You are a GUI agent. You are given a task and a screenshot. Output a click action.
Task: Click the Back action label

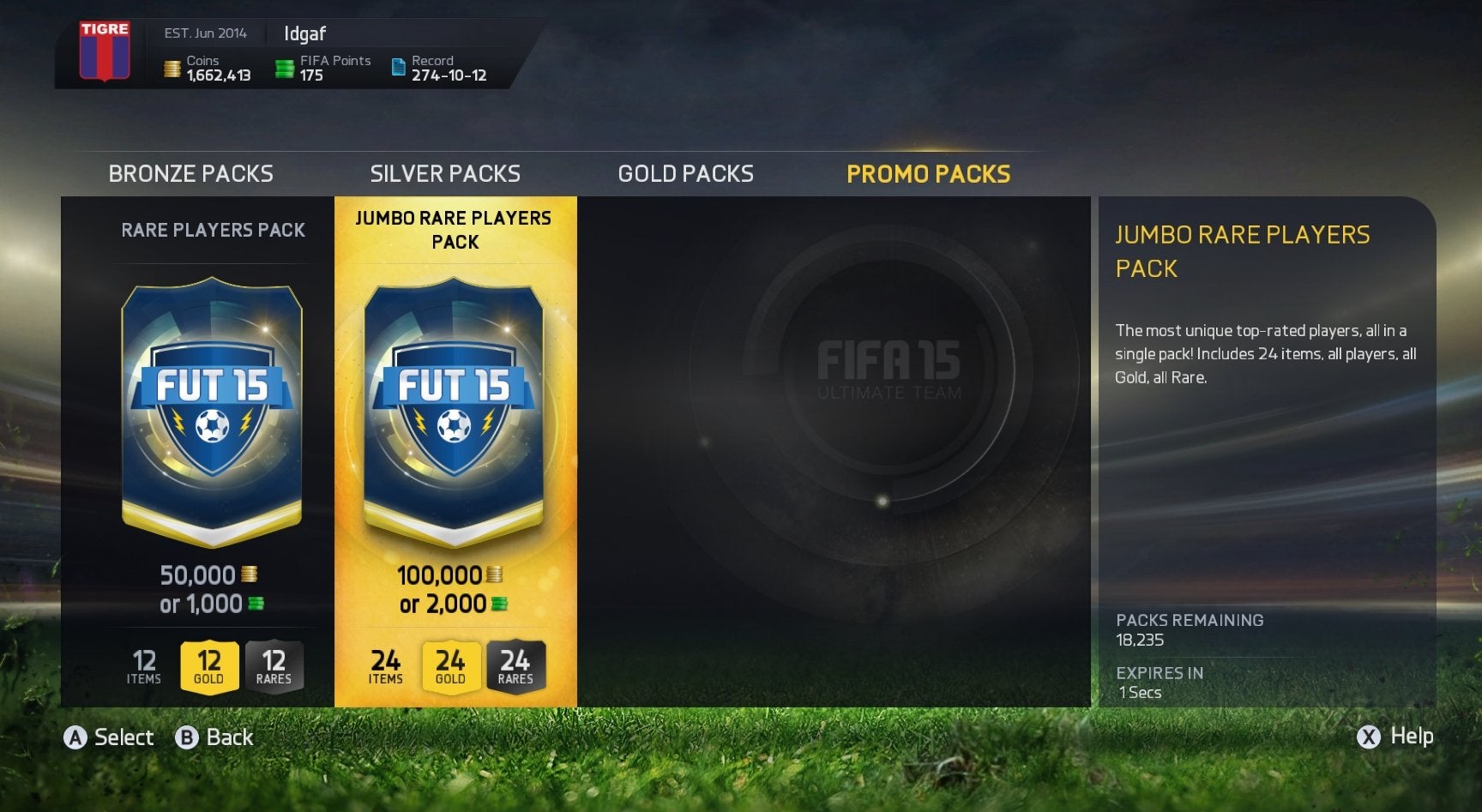(228, 737)
